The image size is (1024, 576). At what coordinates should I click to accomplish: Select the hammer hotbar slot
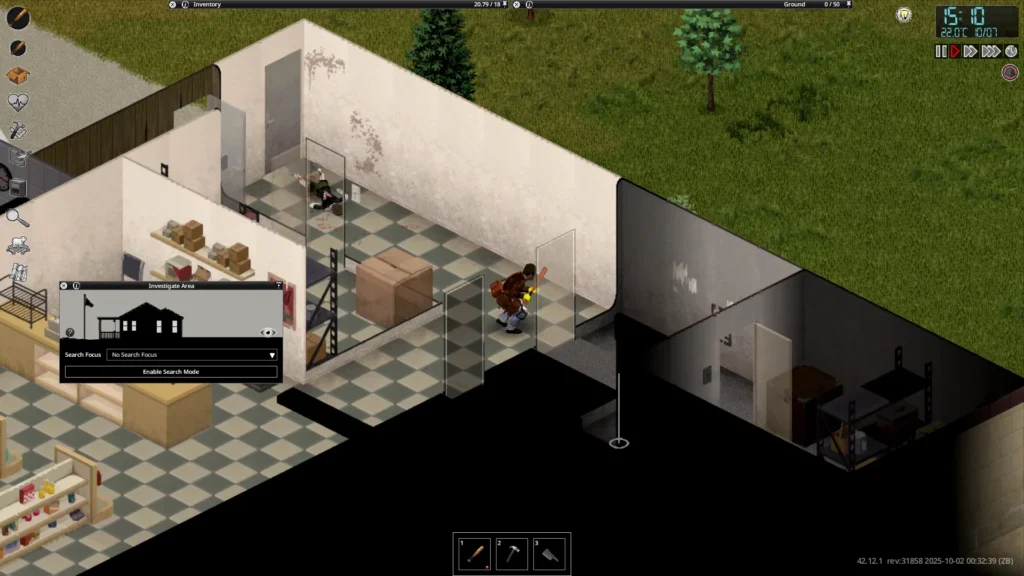tap(512, 553)
